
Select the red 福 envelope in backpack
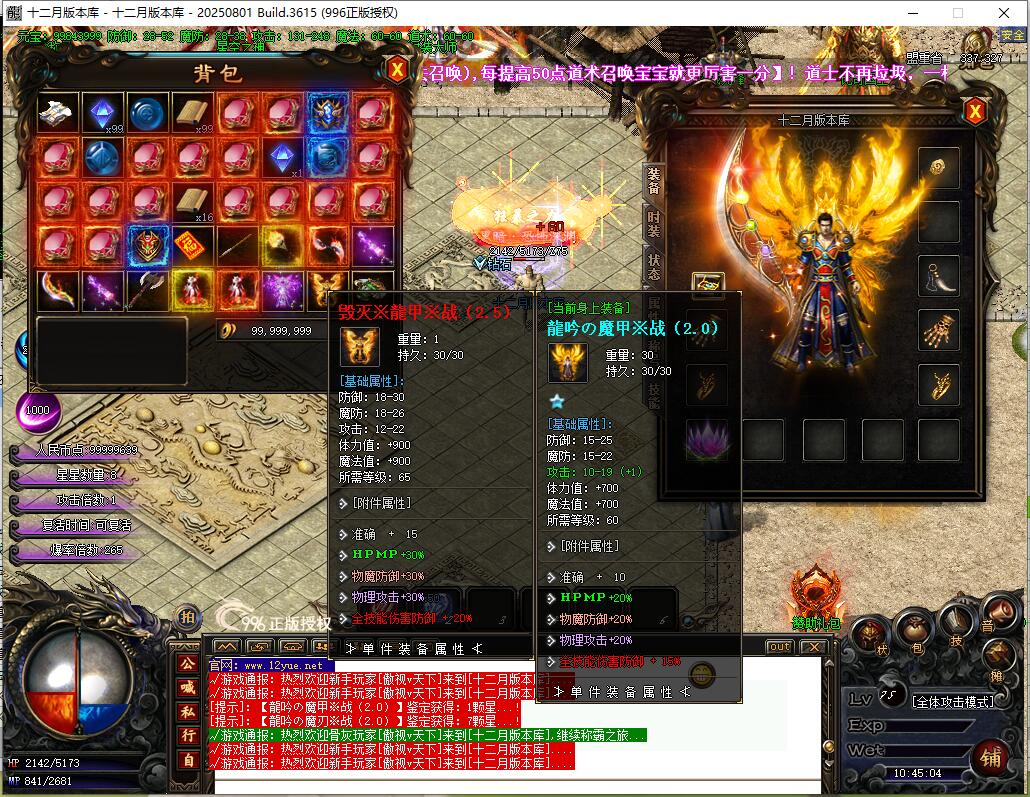191,243
